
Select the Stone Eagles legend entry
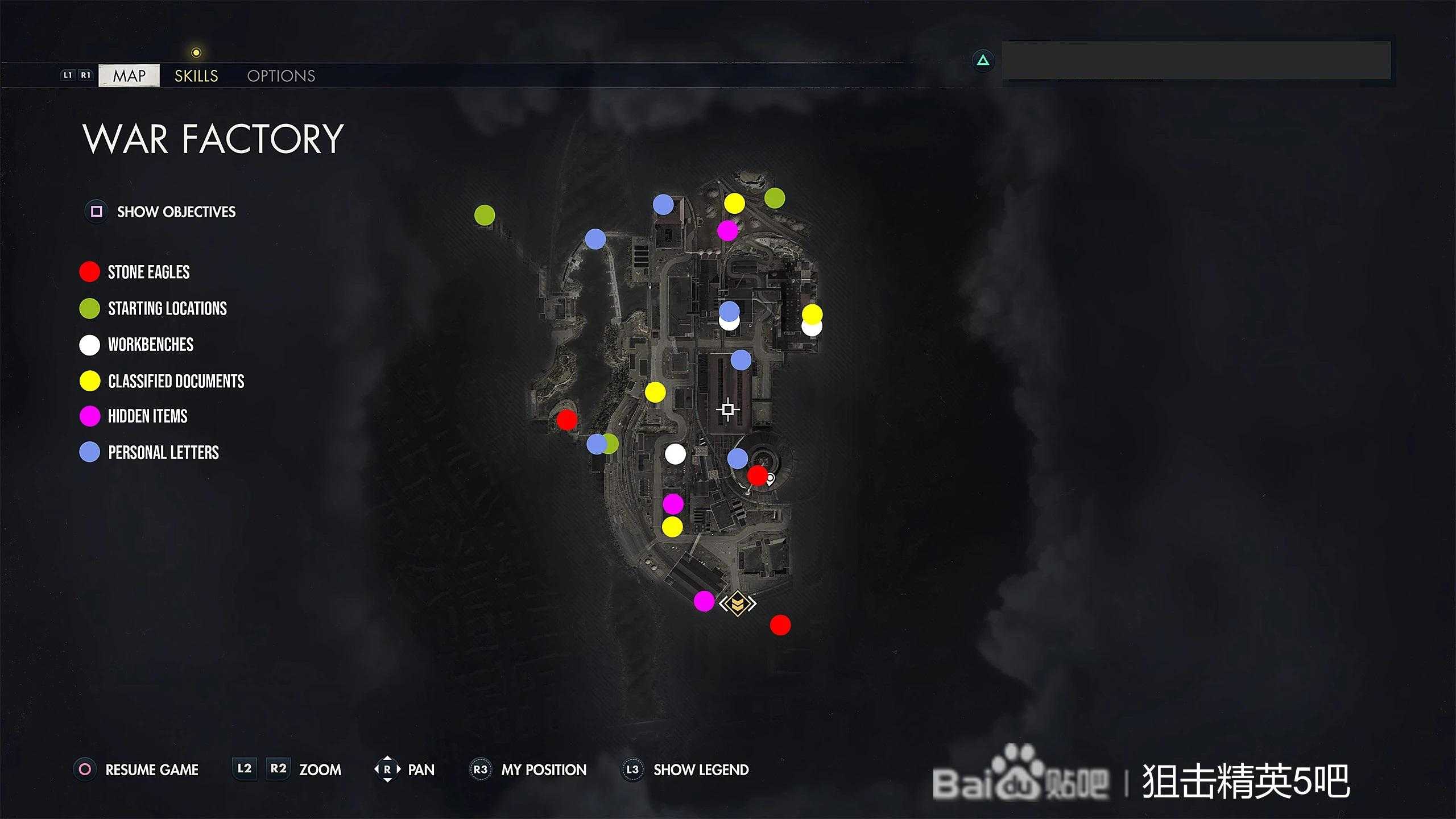[x=148, y=272]
